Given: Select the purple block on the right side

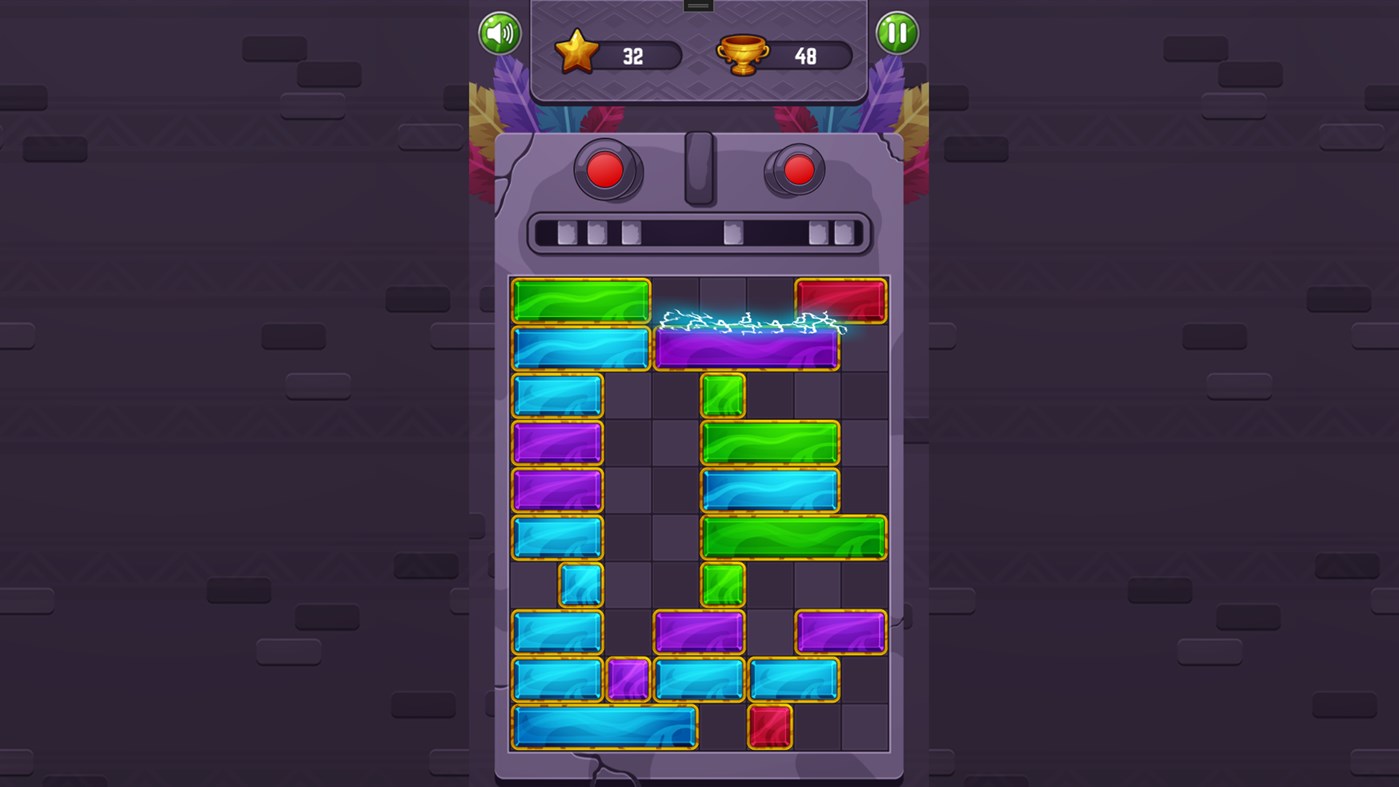Looking at the screenshot, I should pos(841,630).
